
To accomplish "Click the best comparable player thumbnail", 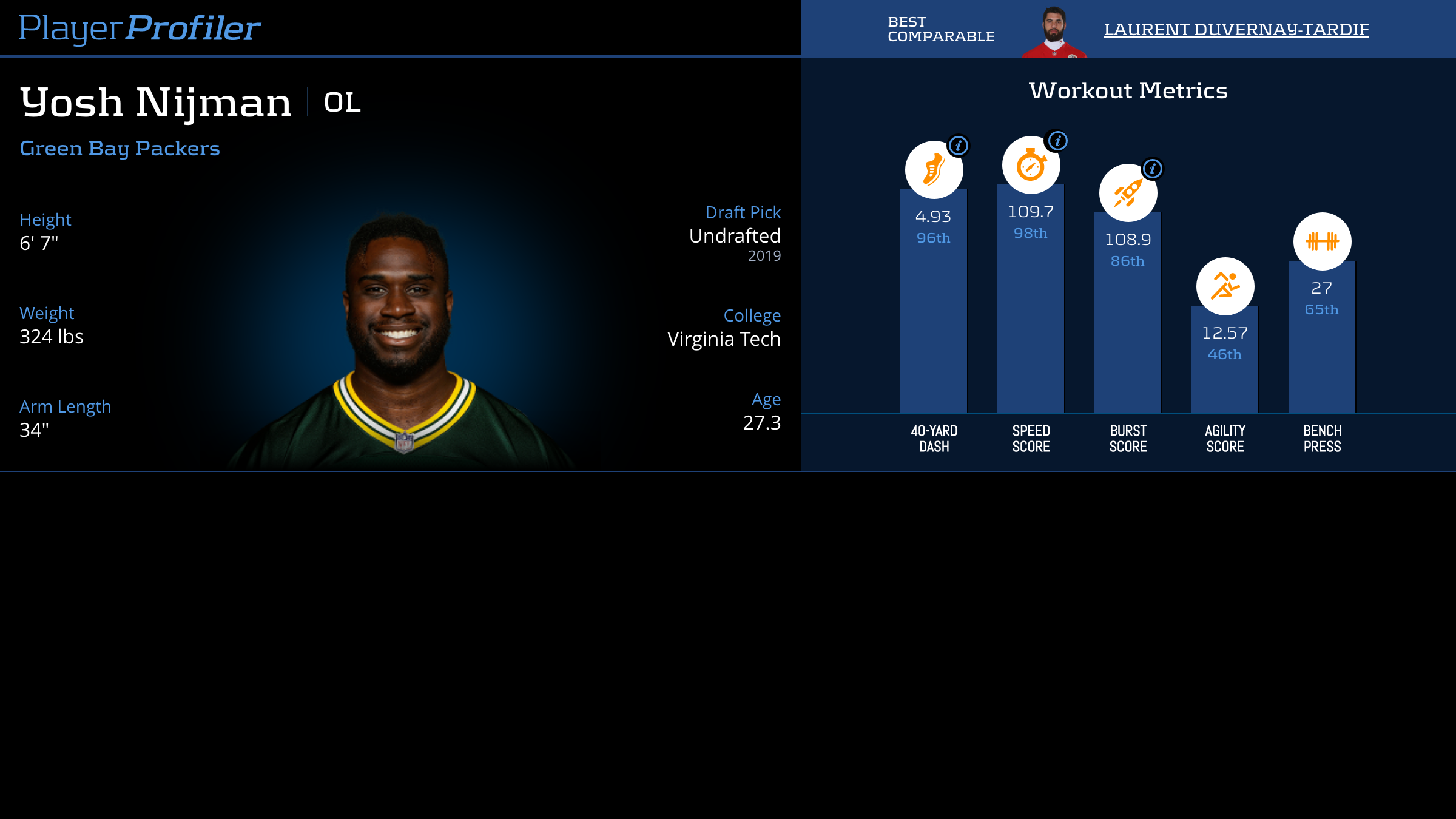I will click(1054, 33).
